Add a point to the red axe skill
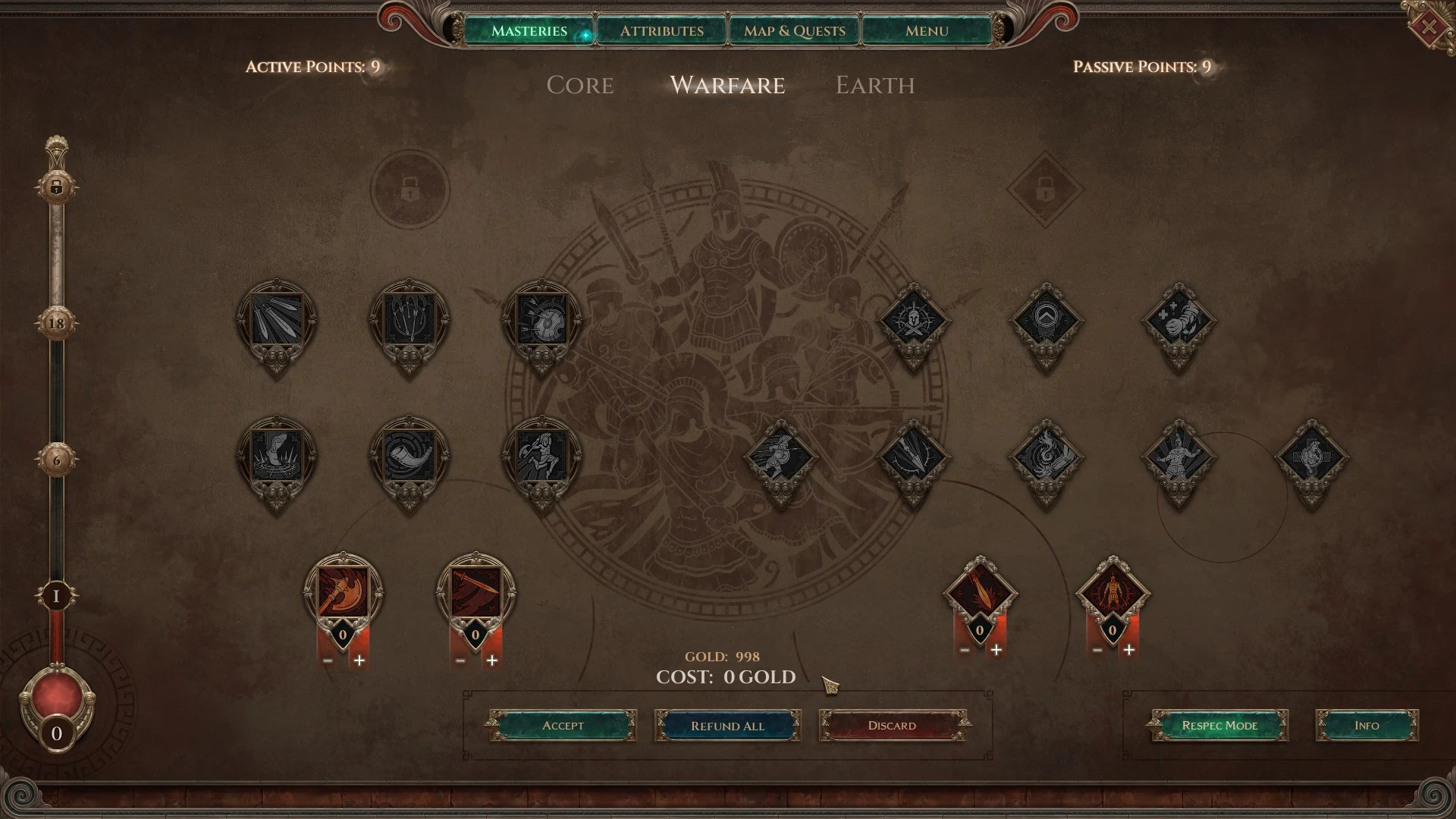1456x819 pixels. [x=359, y=661]
